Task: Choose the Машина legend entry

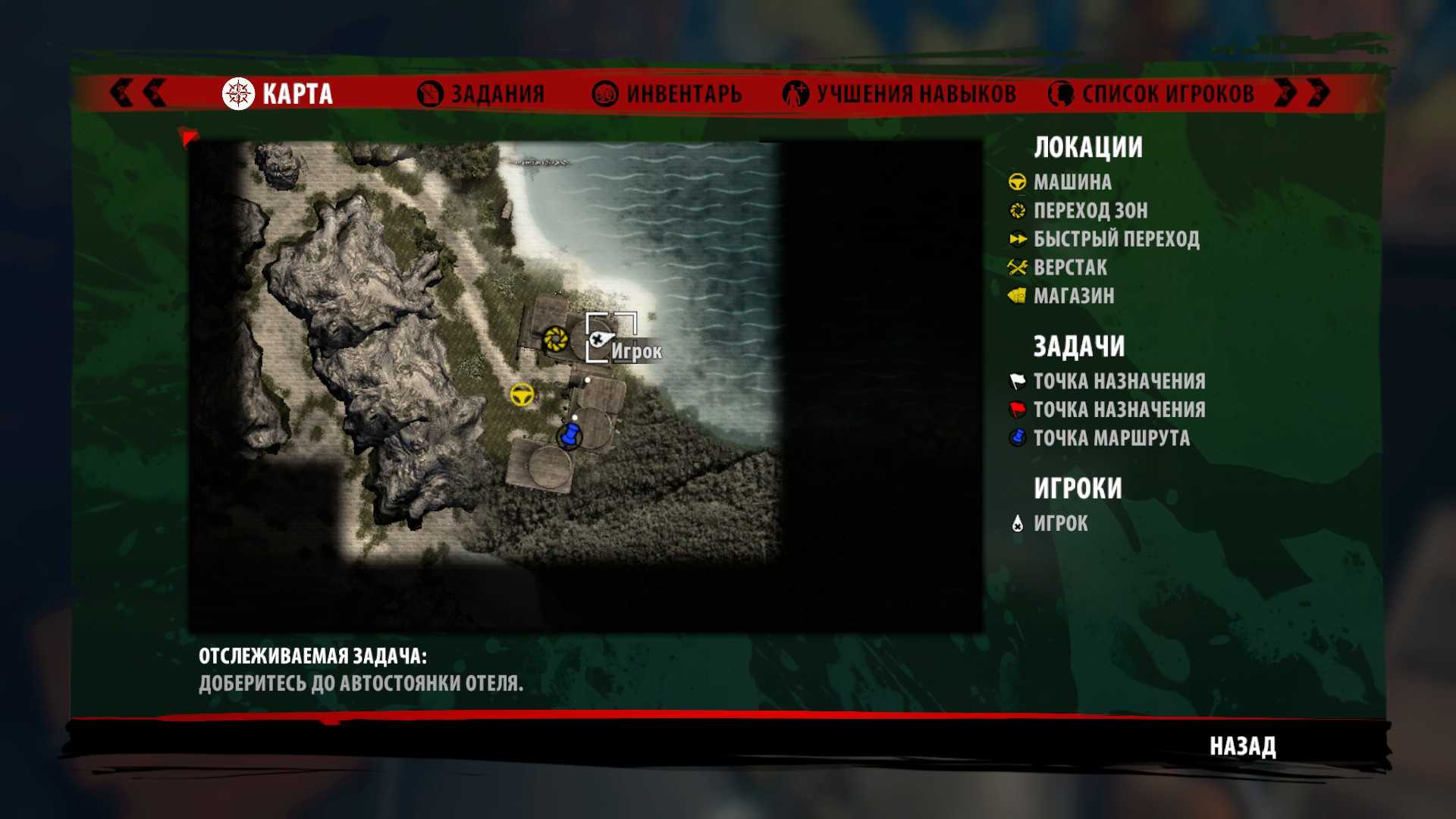Action: [1072, 182]
